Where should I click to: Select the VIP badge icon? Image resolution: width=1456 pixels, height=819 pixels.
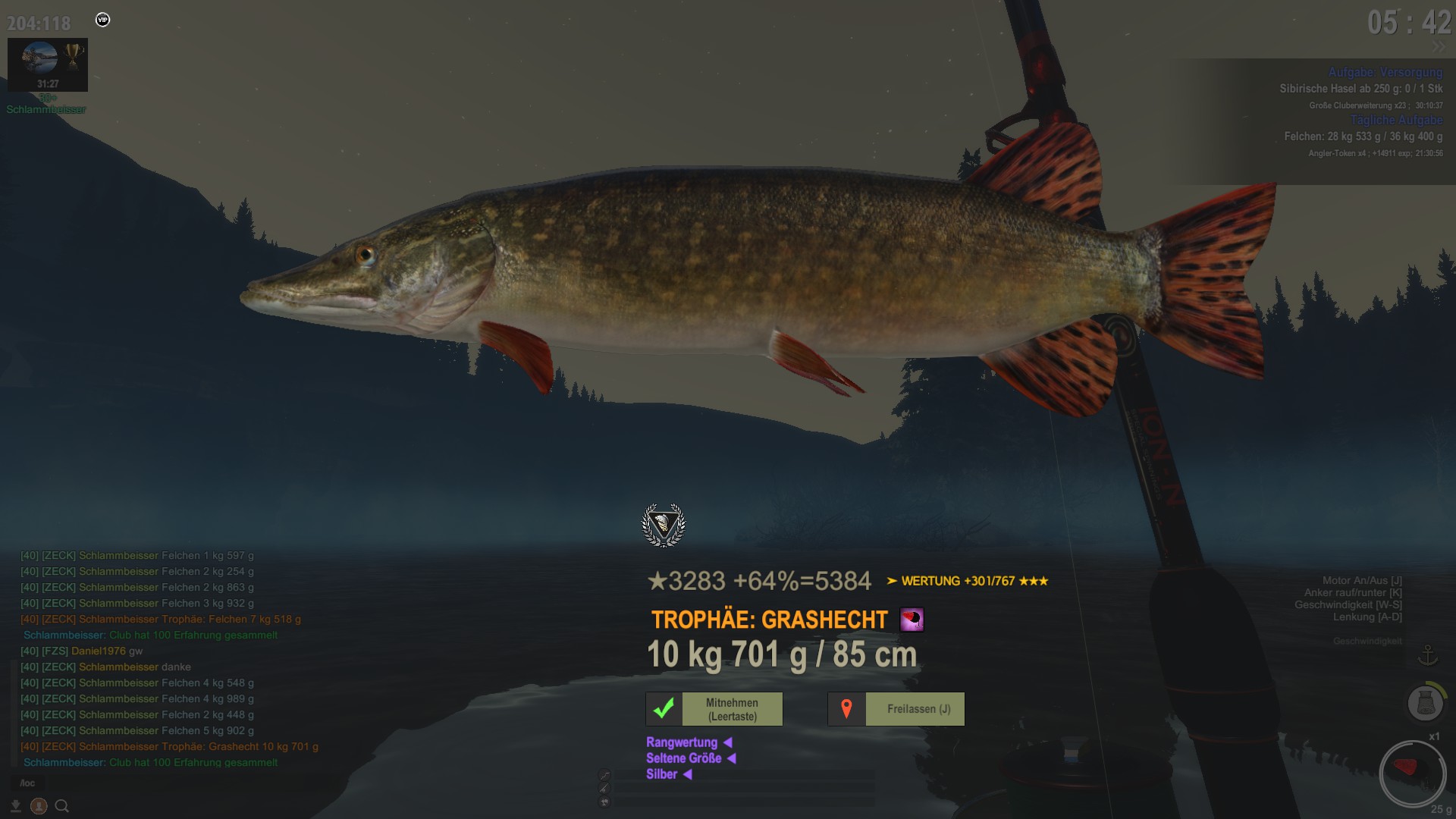pos(103,20)
